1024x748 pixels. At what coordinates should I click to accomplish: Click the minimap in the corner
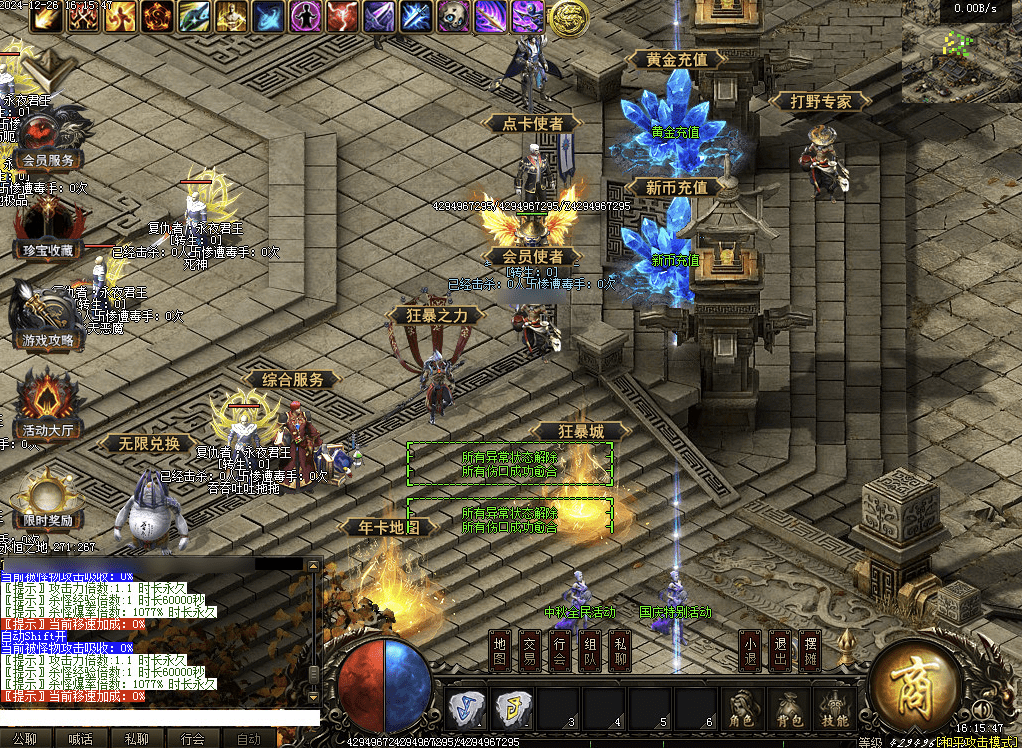[961, 54]
